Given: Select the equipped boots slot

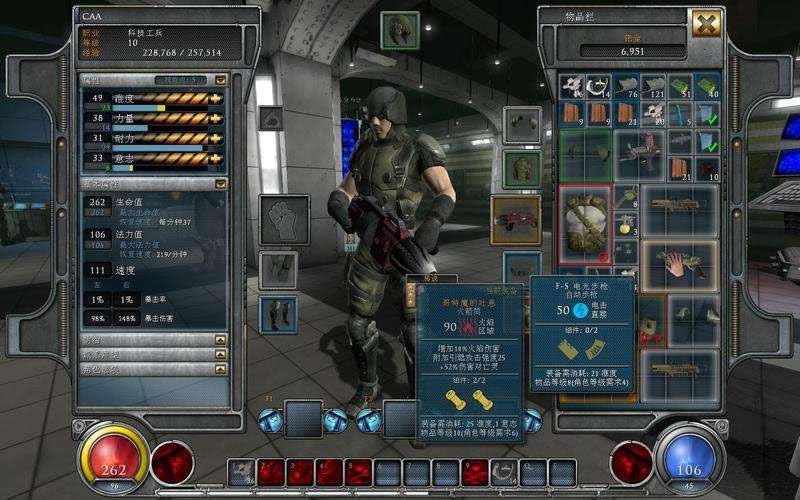Looking at the screenshot, I should pos(278,314).
